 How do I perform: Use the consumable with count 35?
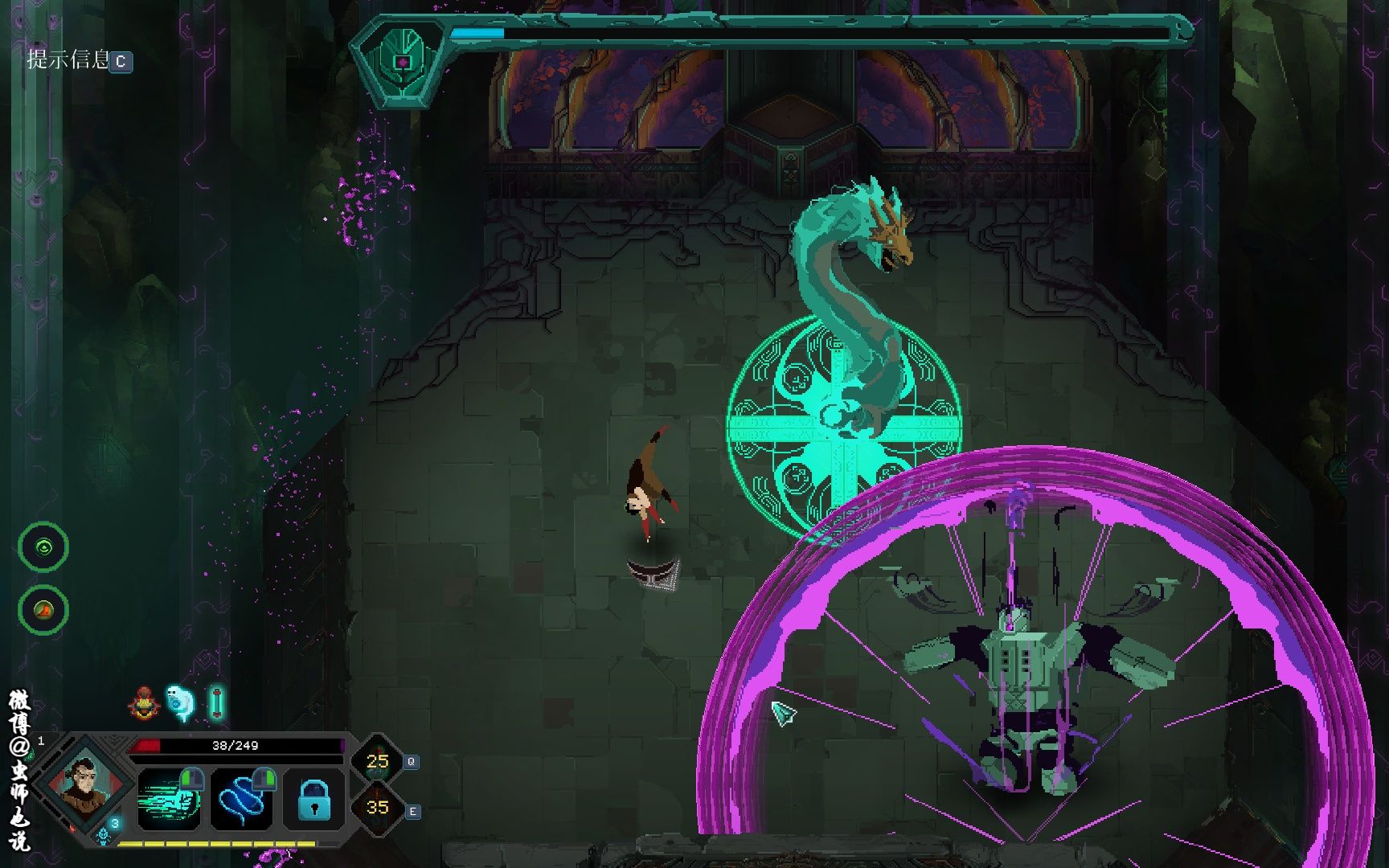[377, 807]
